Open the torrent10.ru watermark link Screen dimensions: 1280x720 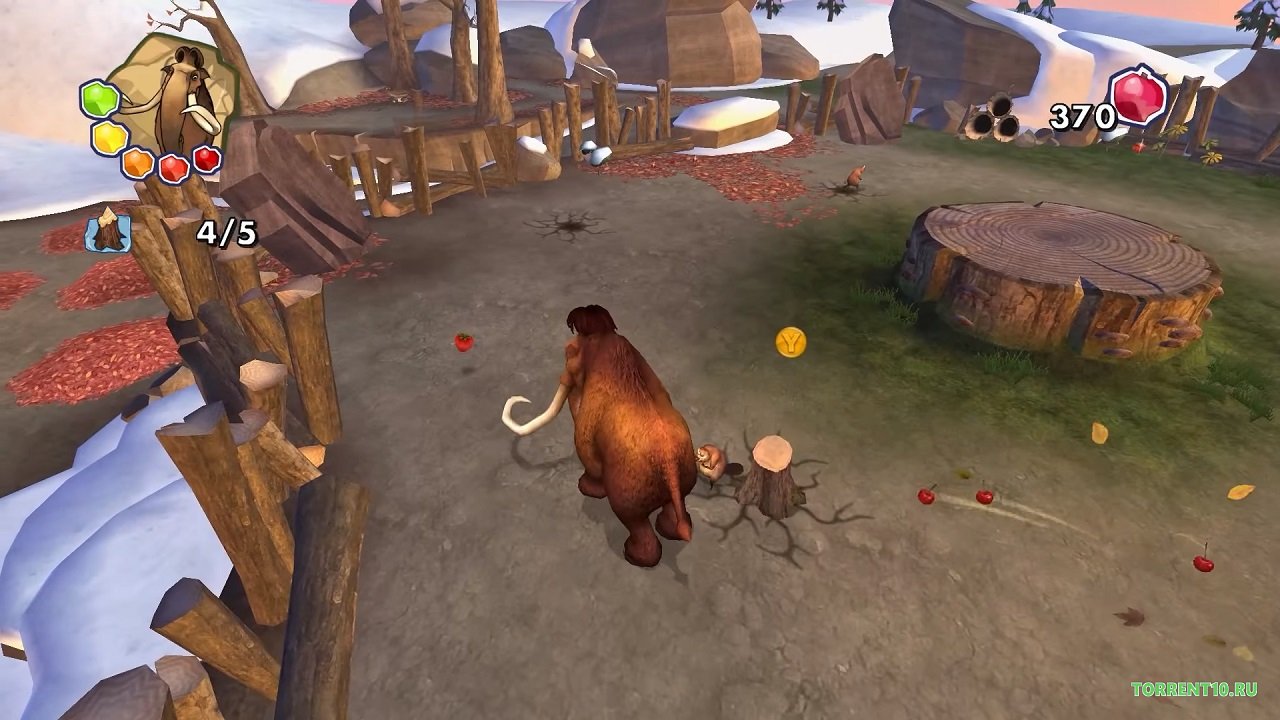pyautogui.click(x=1194, y=689)
